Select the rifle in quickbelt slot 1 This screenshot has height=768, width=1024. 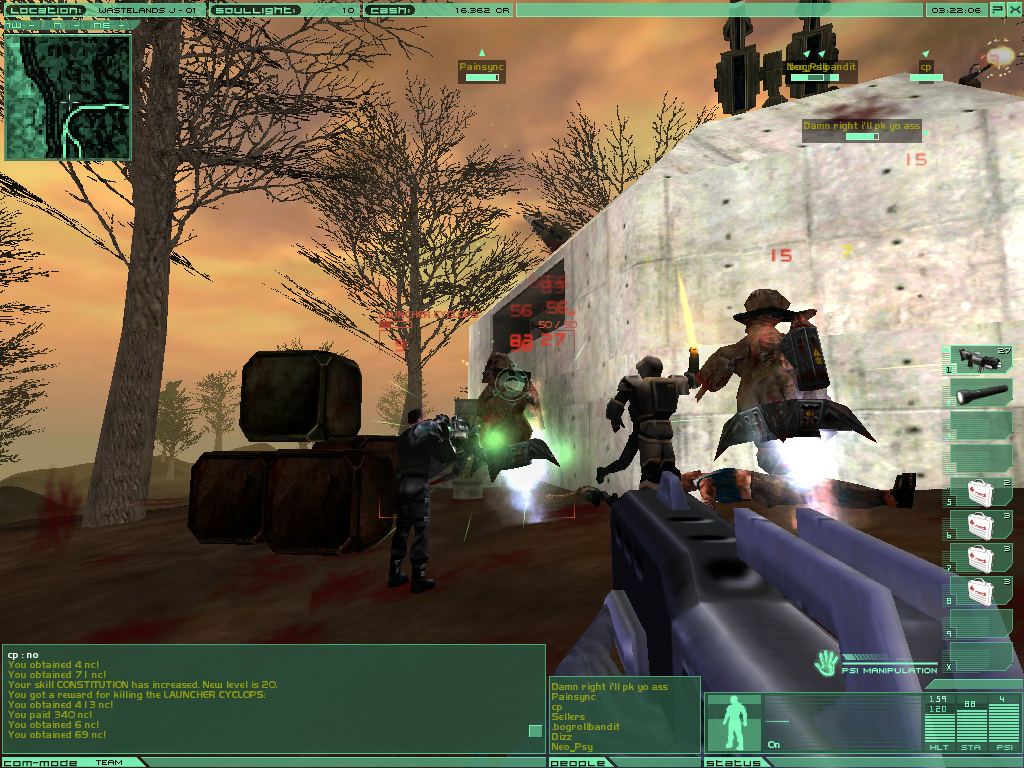(x=978, y=360)
